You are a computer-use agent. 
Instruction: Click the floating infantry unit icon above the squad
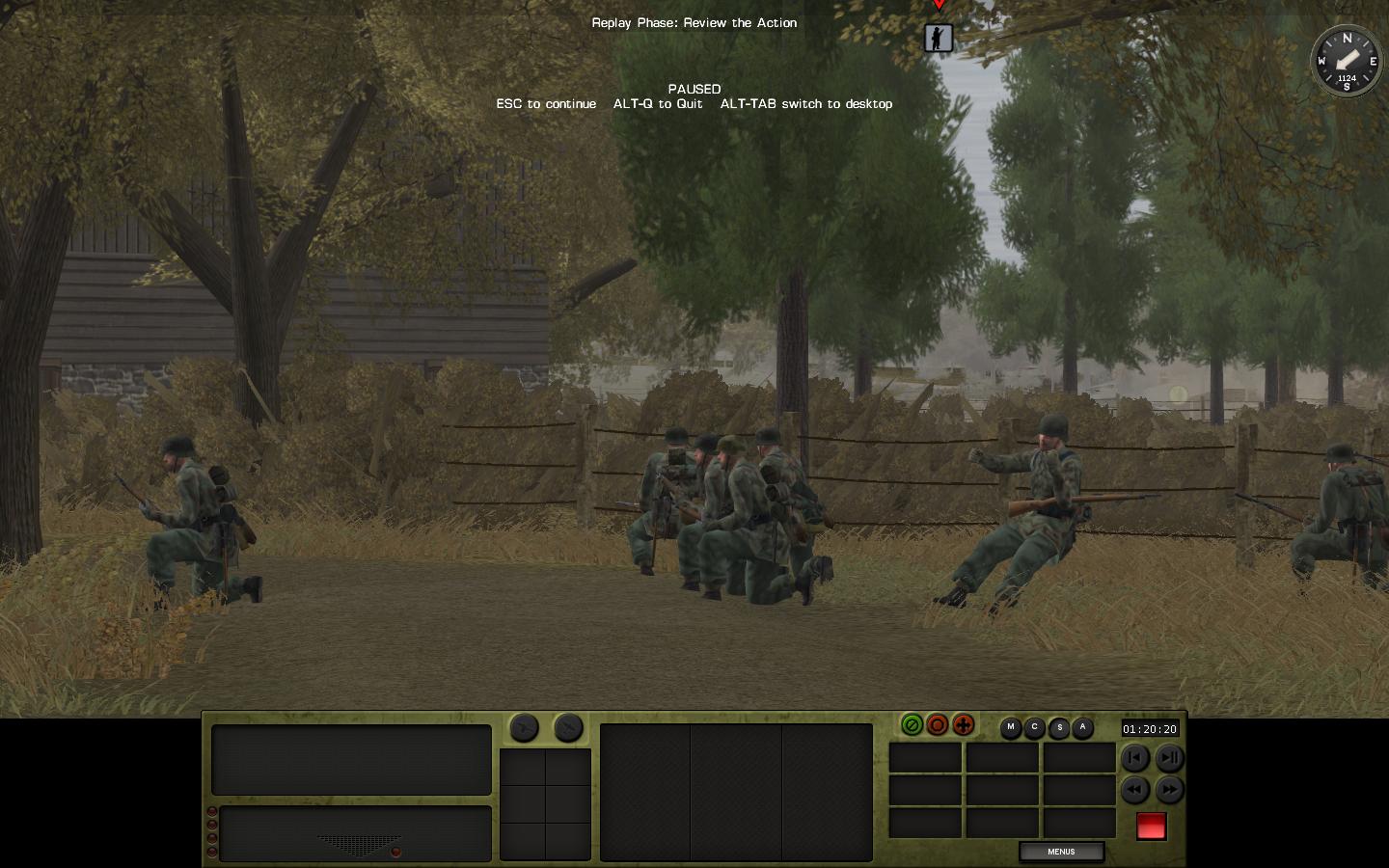point(939,39)
